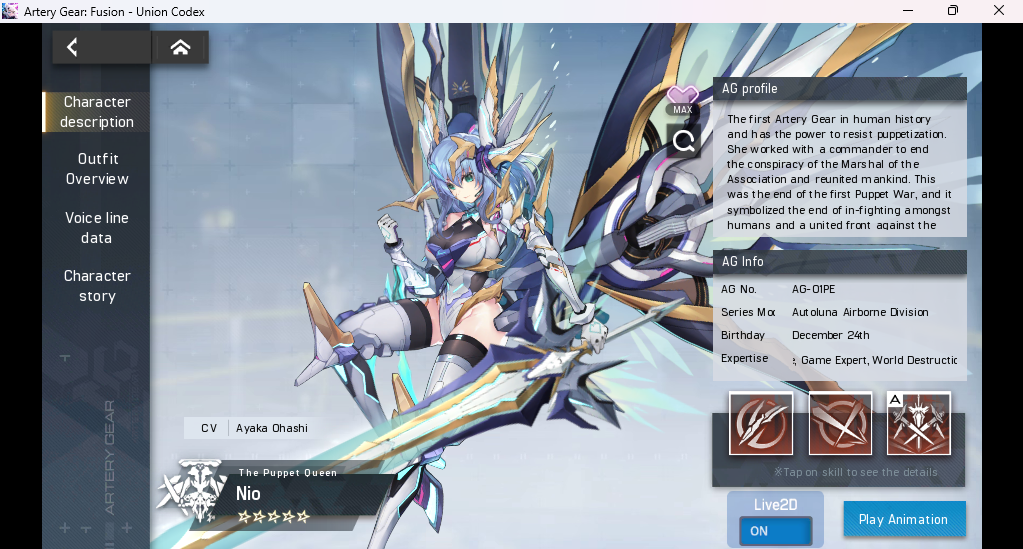The height and width of the screenshot is (549, 1023).
Task: Select the Character story tab
Action: [x=97, y=286]
